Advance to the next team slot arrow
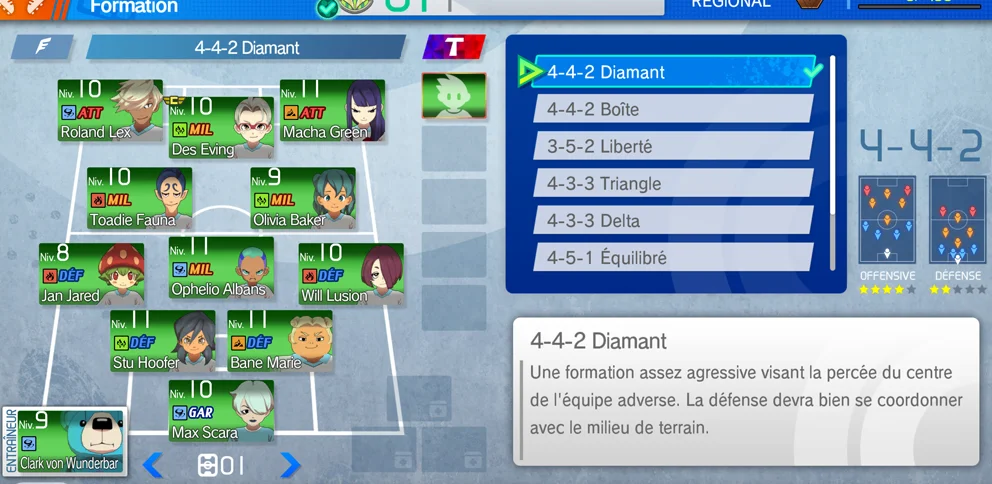 click(289, 465)
